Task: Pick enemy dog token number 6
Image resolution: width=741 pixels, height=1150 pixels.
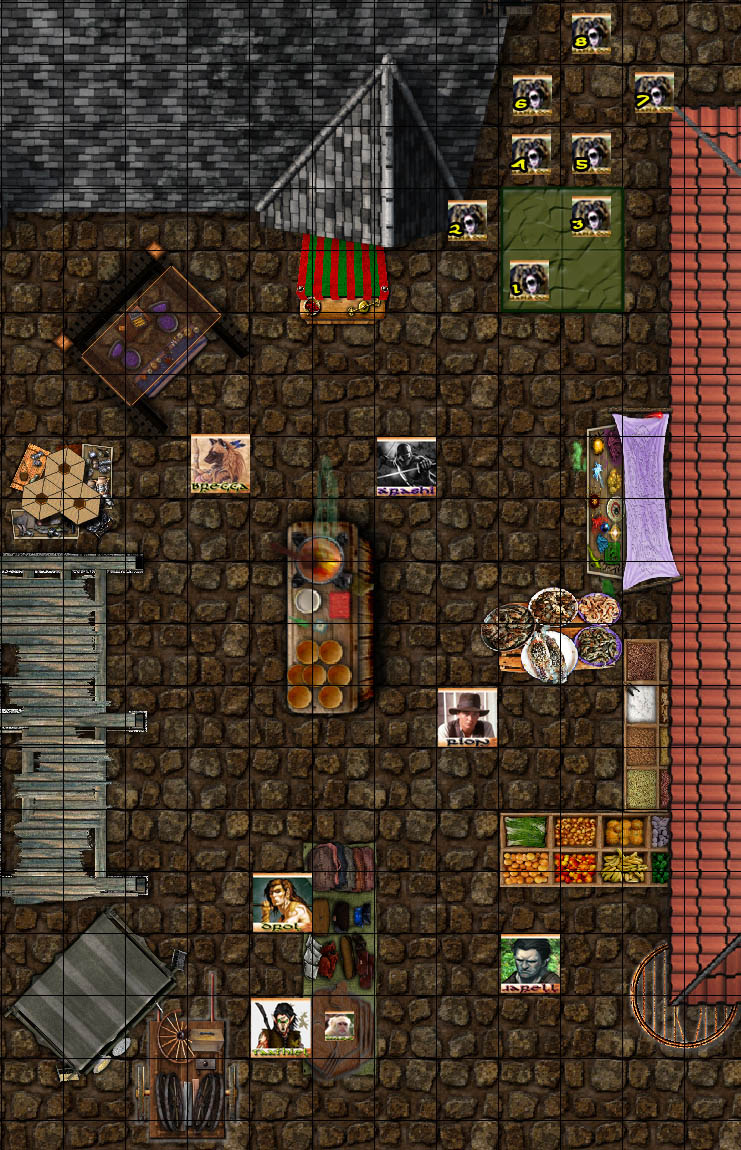Action: (x=532, y=94)
